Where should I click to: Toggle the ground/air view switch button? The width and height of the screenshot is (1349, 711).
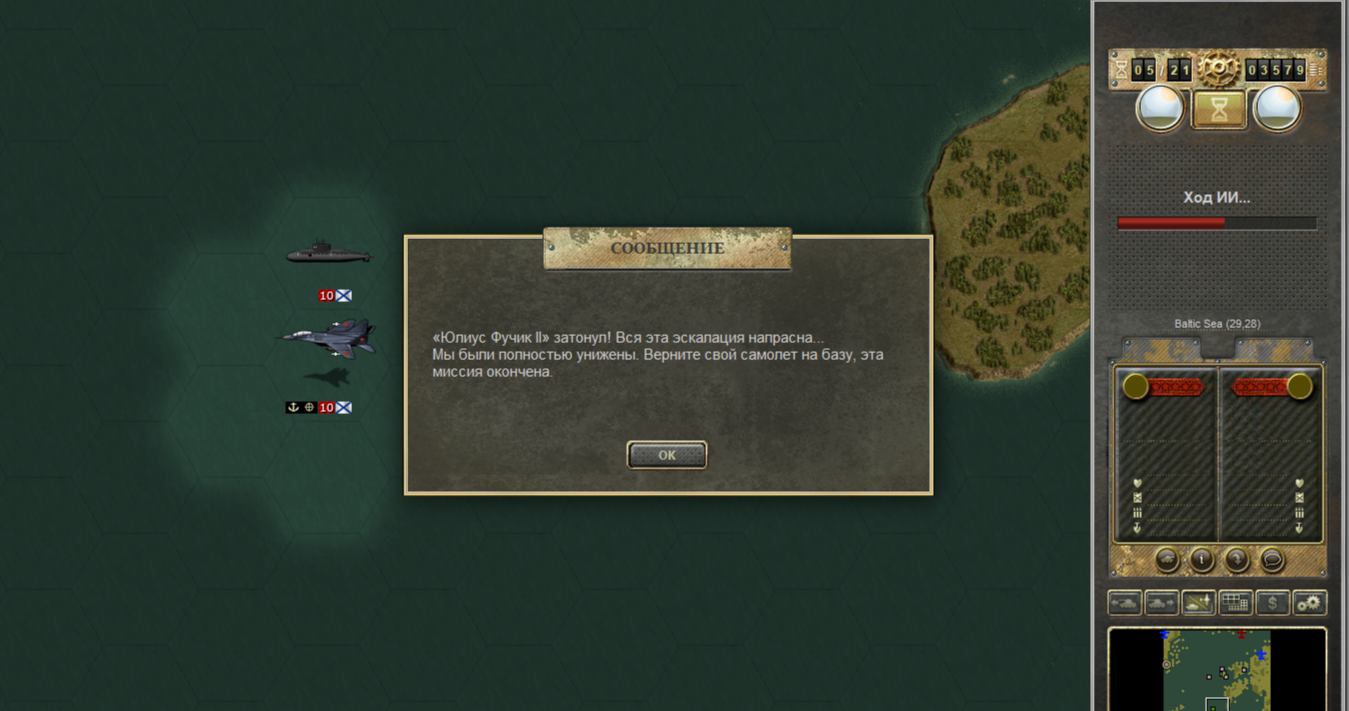click(x=1198, y=603)
